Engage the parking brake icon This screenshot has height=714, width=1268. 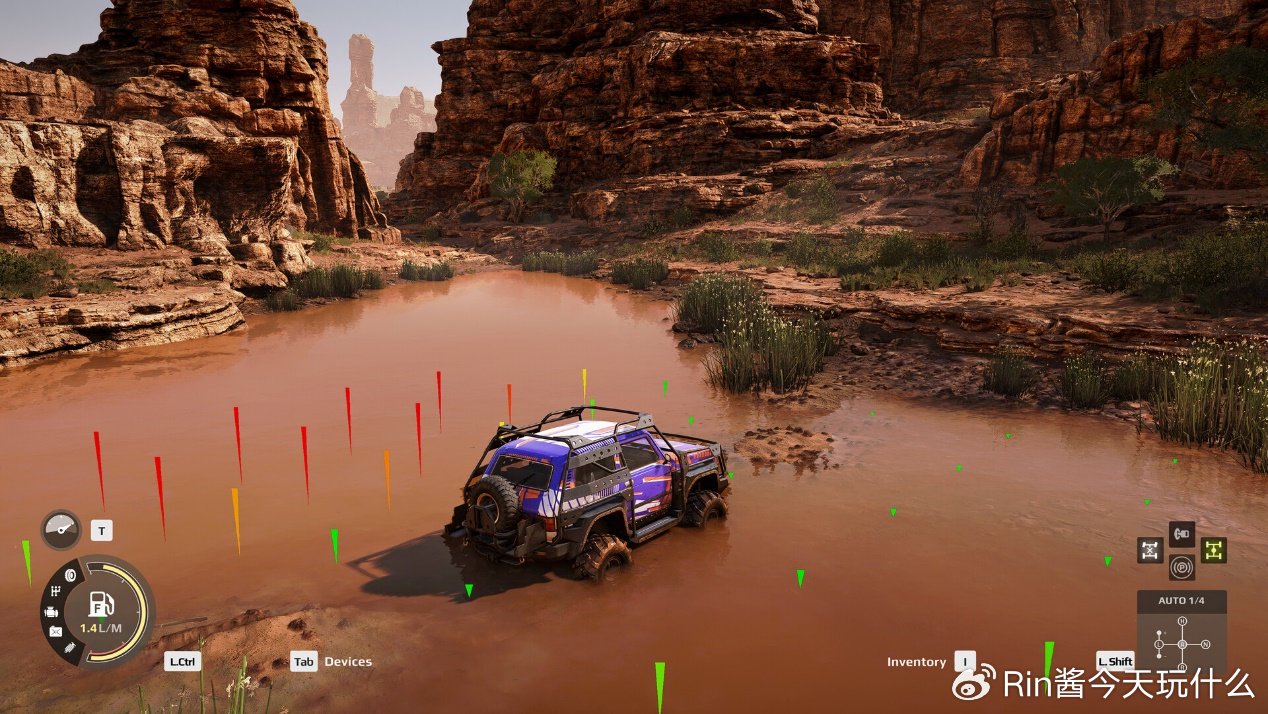[x=1181, y=567]
